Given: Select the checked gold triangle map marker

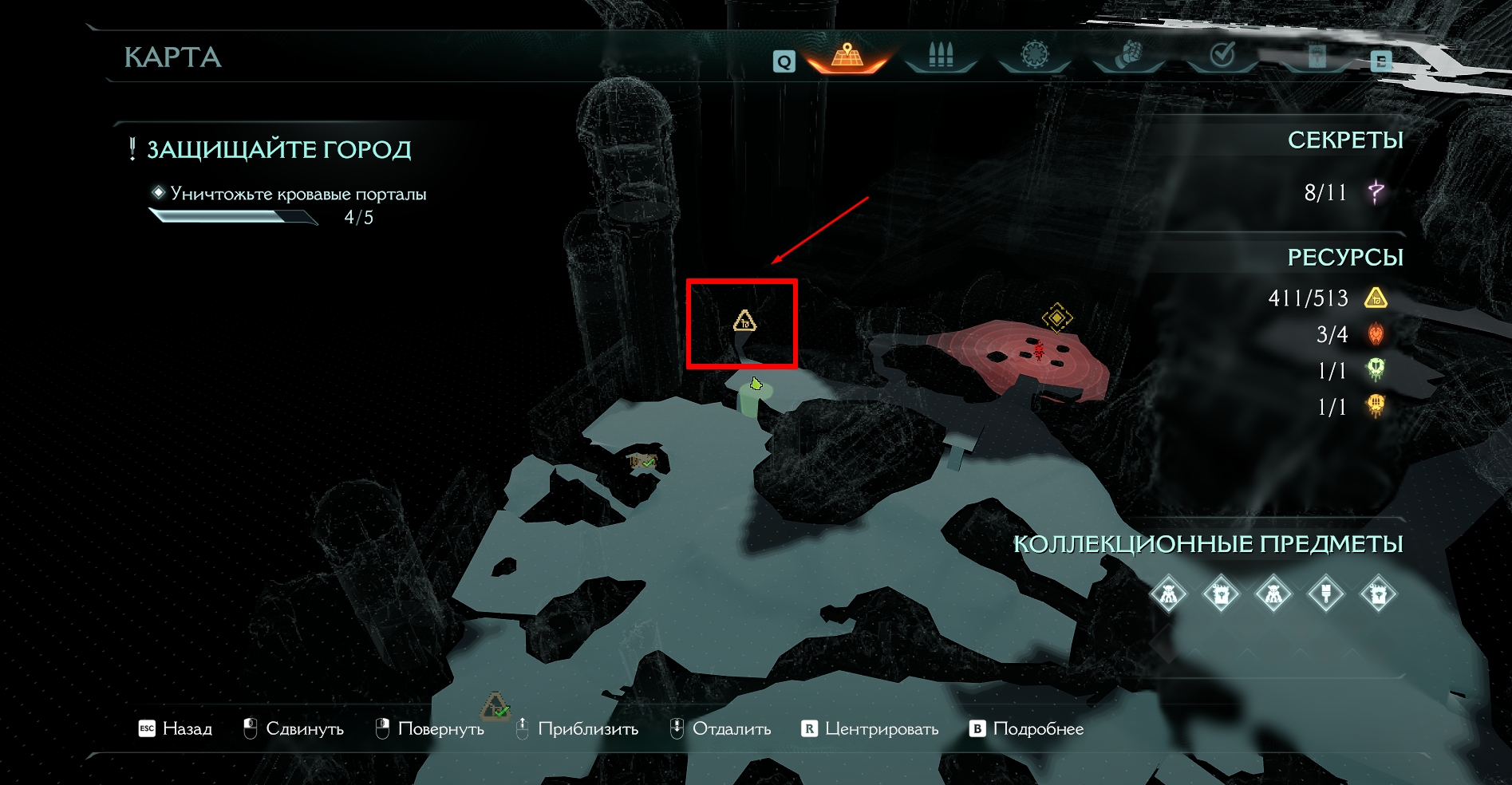Looking at the screenshot, I should pos(495,707).
